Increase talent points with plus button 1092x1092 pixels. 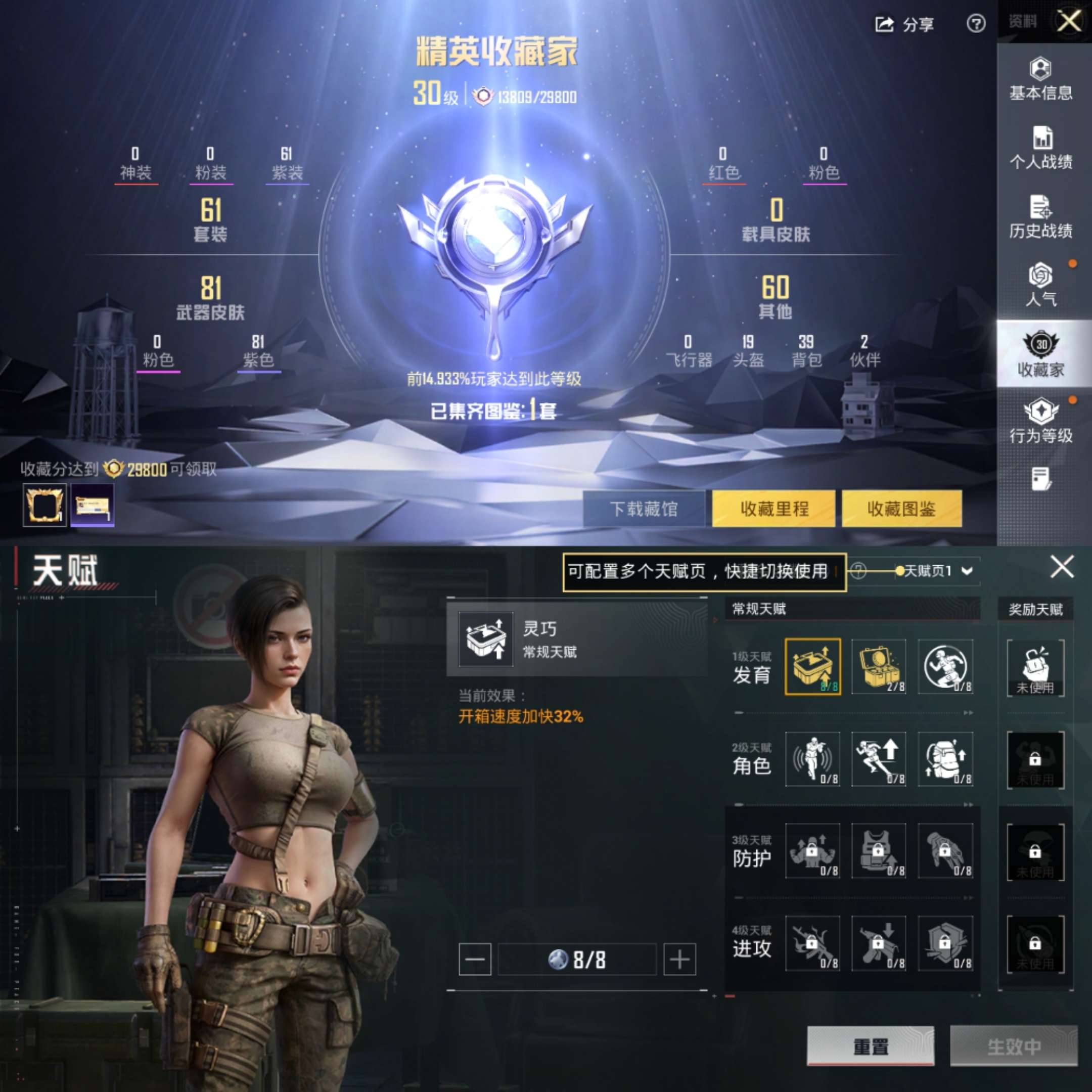679,959
